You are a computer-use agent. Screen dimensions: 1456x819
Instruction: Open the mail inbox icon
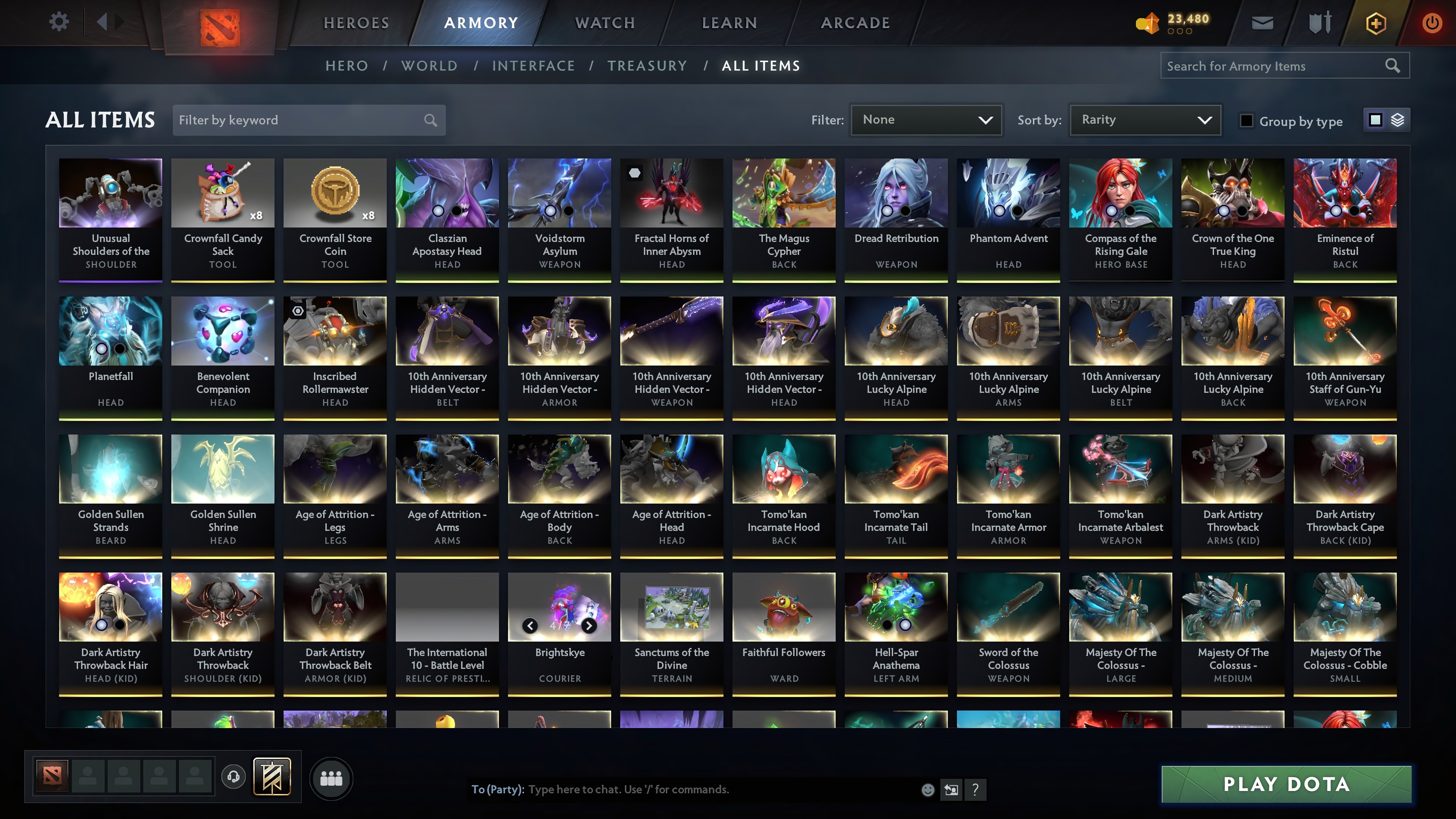[x=1263, y=22]
